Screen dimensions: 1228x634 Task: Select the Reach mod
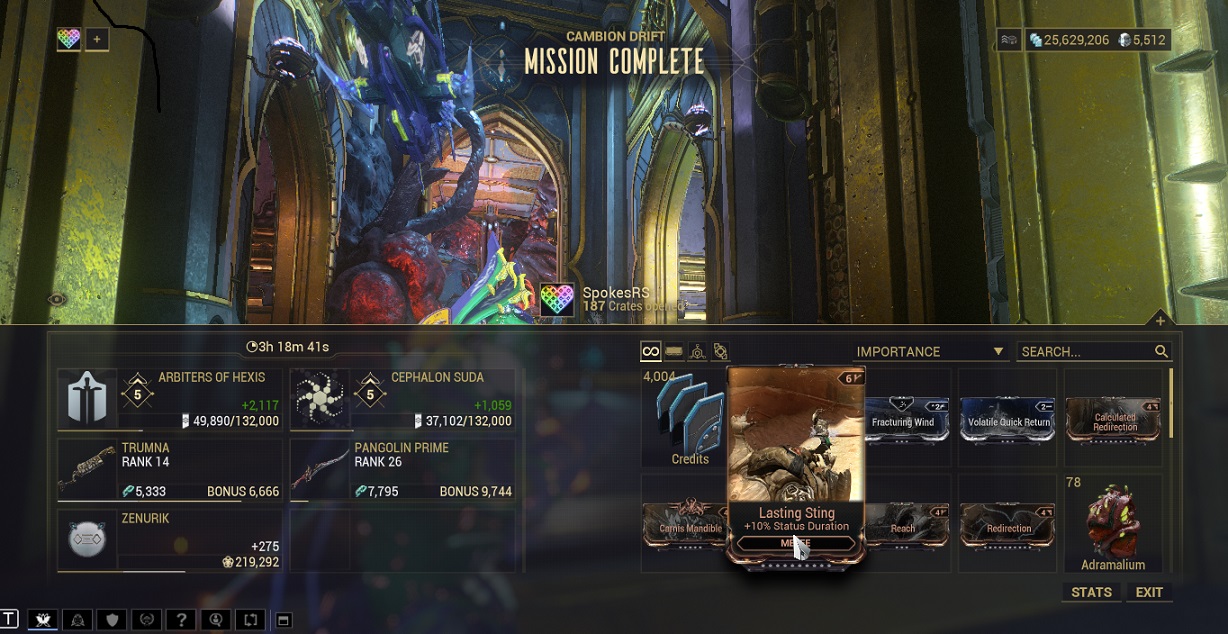[905, 524]
